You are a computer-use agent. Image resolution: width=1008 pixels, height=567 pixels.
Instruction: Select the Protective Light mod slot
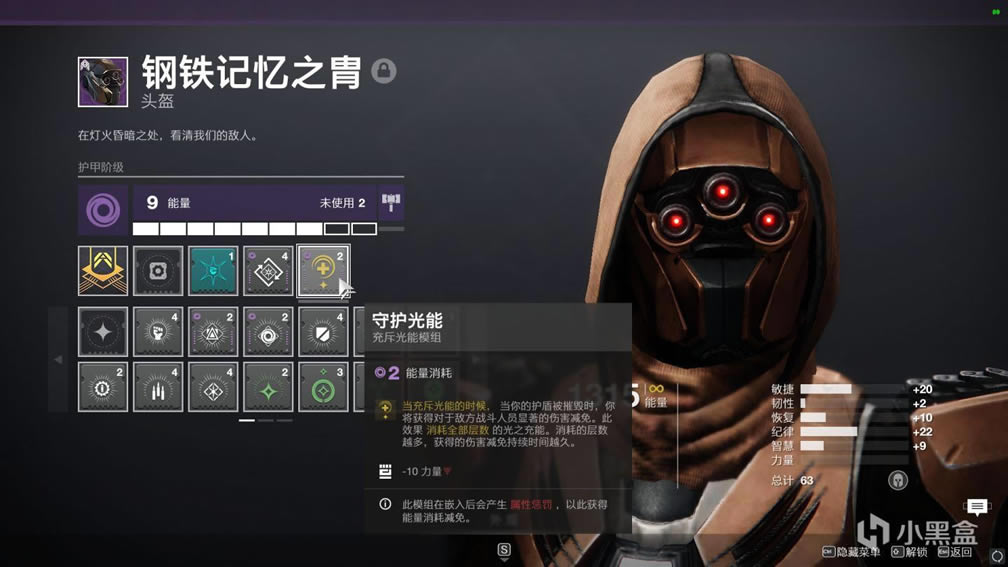pos(323,271)
